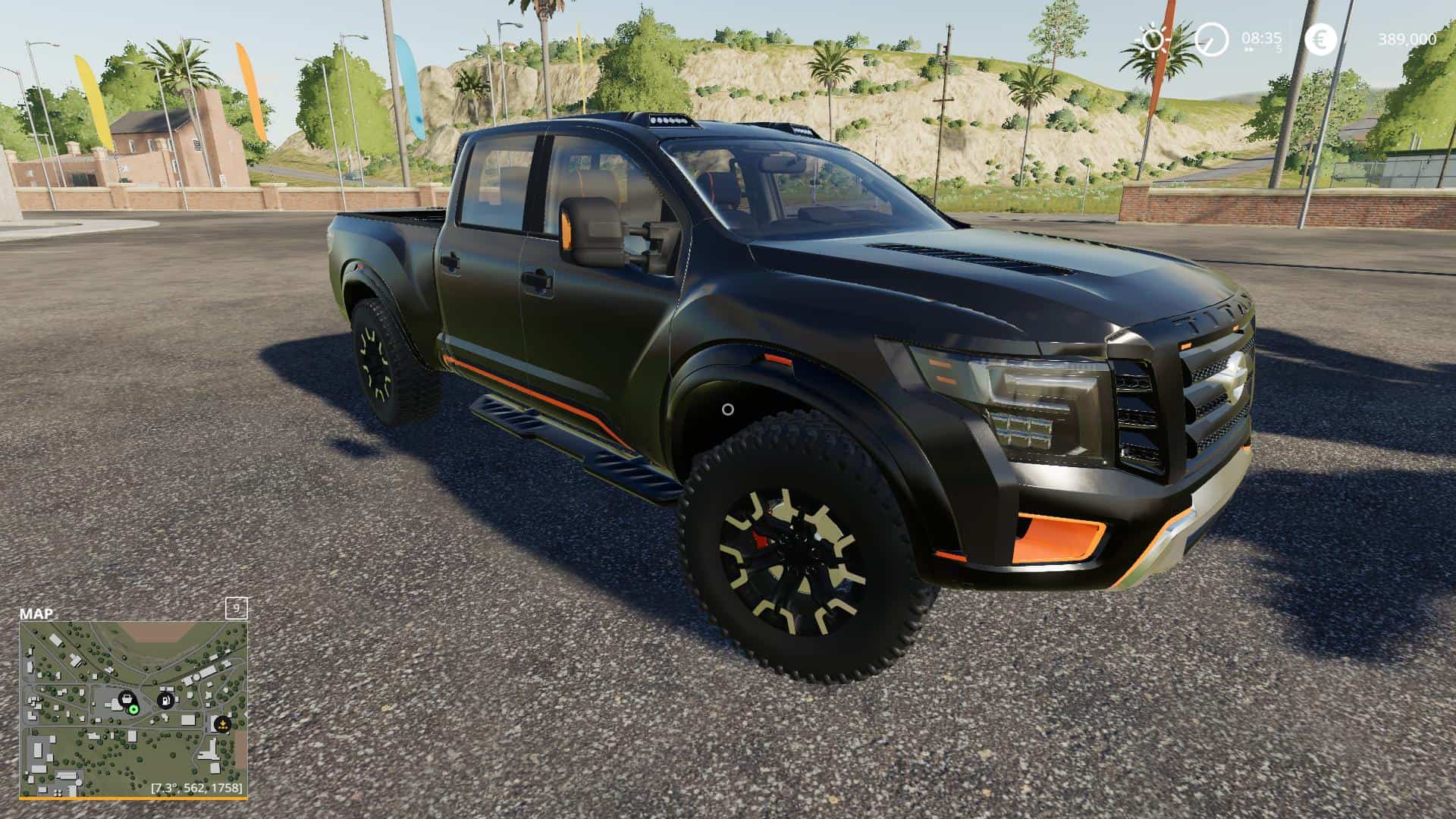
Task: Click the clock face icon beside the time
Action: pos(1211,39)
